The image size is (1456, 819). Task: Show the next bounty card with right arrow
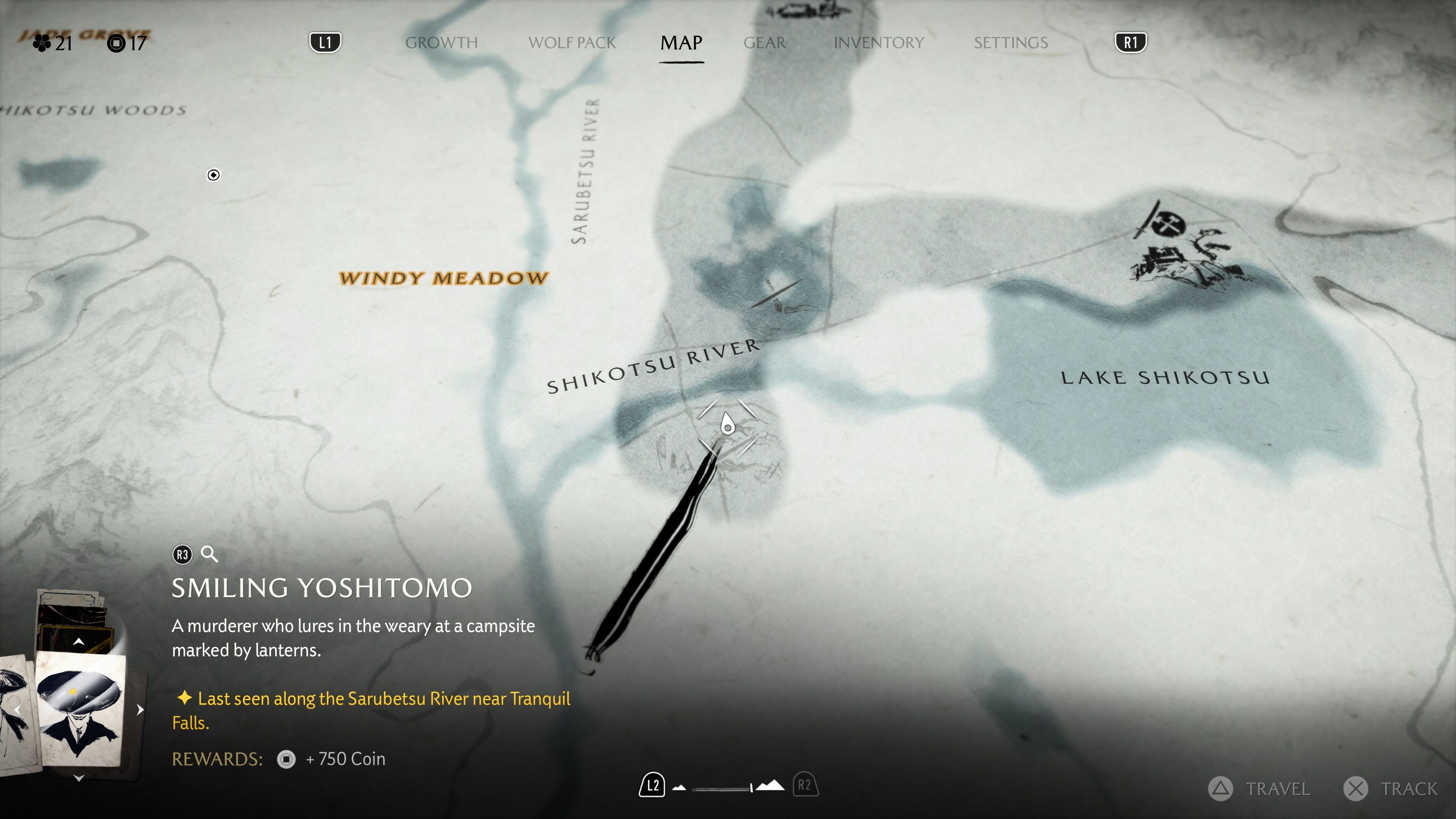pyautogui.click(x=140, y=710)
